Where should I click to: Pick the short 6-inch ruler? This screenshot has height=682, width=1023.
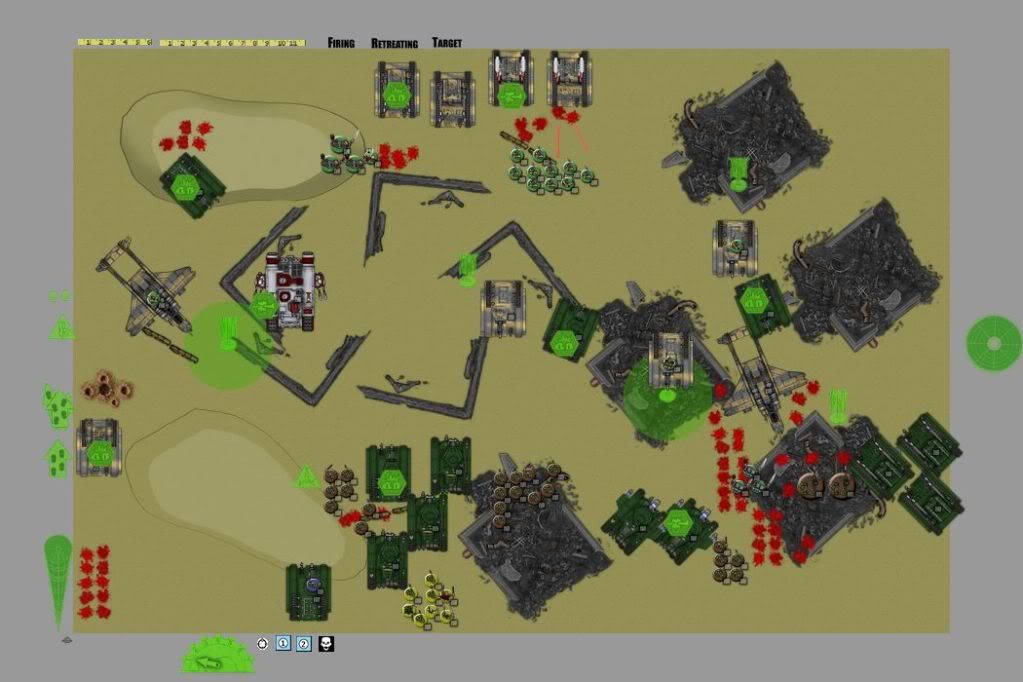114,43
